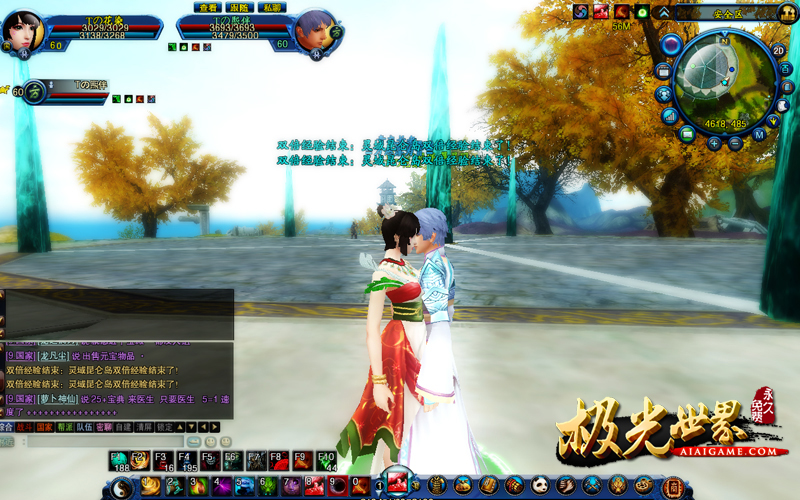The height and width of the screenshot is (500, 800).
Task: Click the 清屏 clear chat button
Action: 143,427
